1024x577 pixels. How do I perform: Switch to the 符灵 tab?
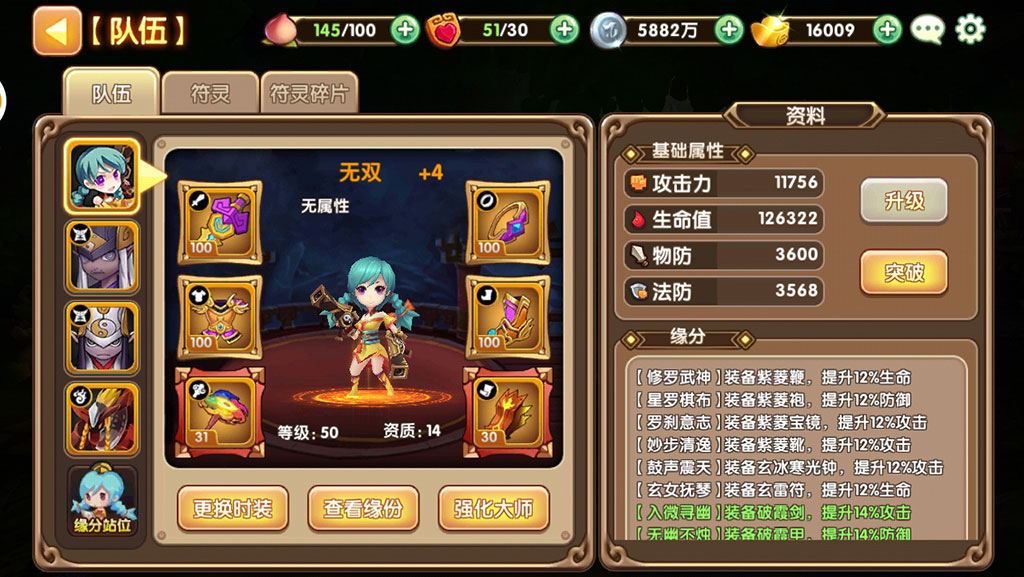(210, 94)
